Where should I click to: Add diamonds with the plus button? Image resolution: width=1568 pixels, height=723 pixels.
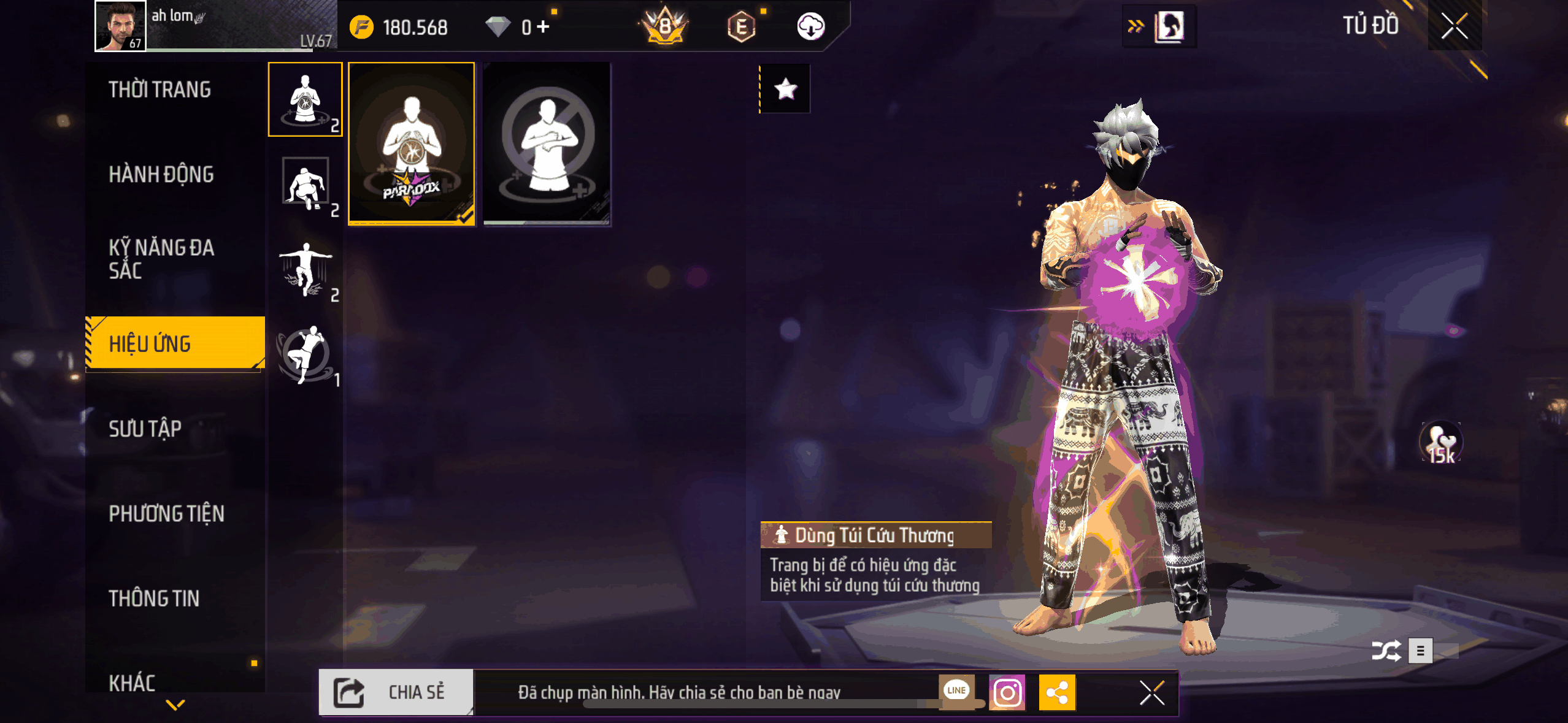point(543,26)
